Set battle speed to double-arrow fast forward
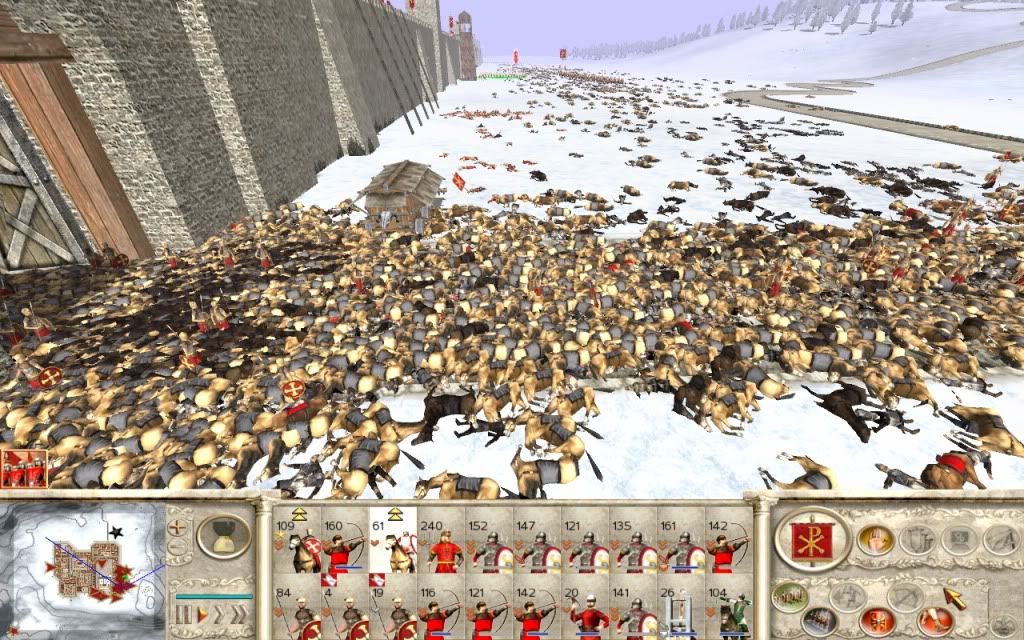The width and height of the screenshot is (1024, 640). 220,612
